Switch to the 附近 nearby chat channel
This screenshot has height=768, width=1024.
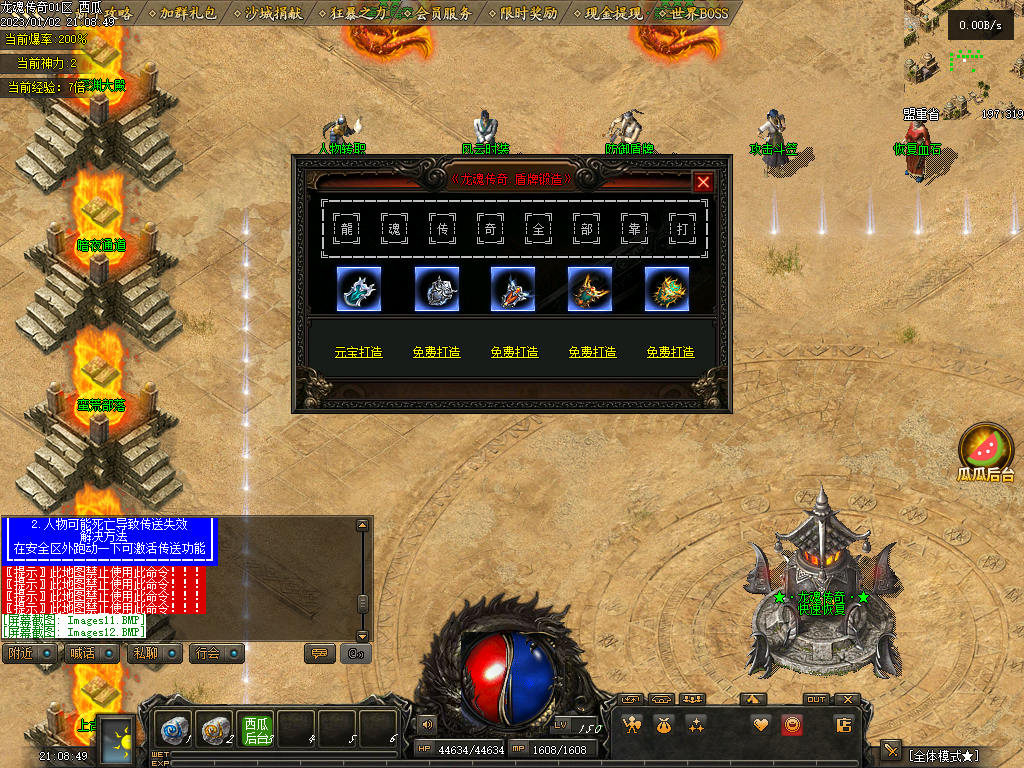coord(27,653)
